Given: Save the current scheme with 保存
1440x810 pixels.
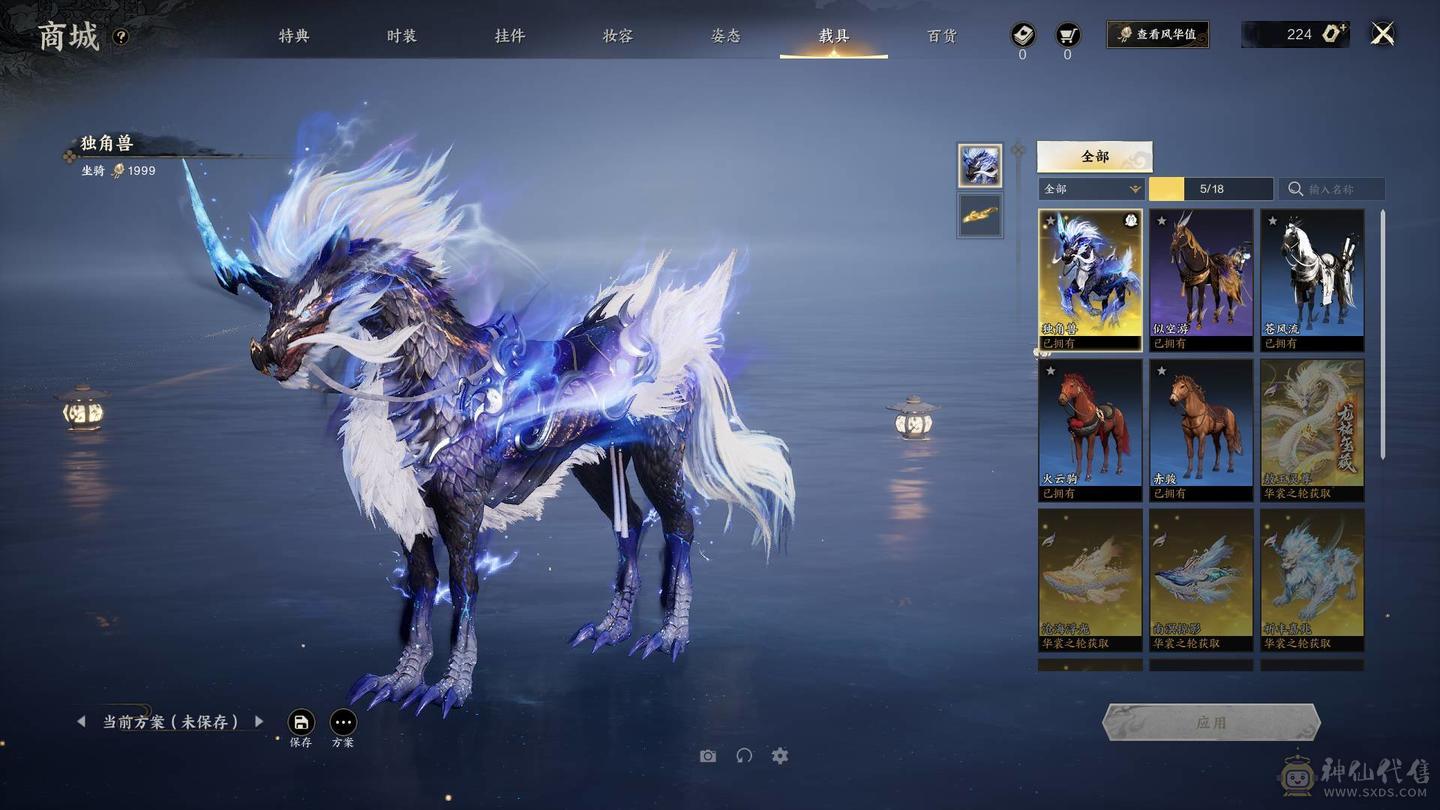Looking at the screenshot, I should point(301,723).
